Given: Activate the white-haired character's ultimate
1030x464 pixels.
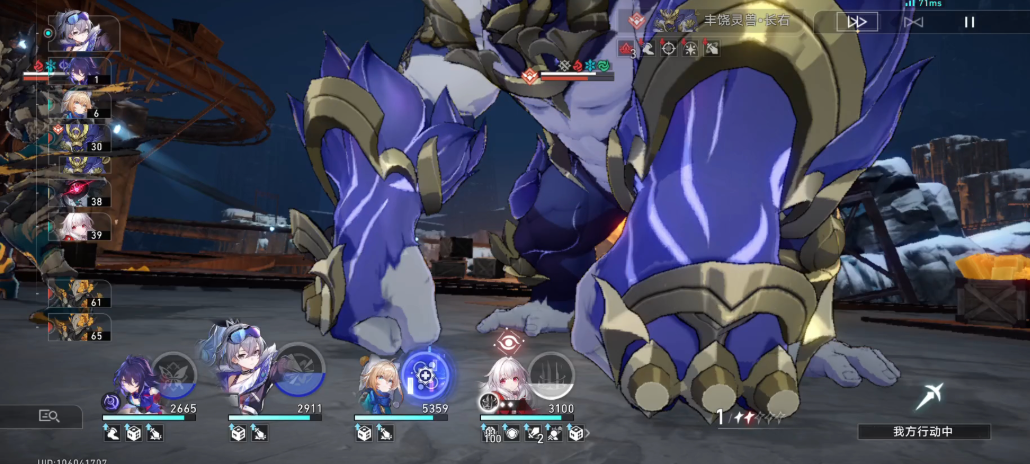Looking at the screenshot, I should 551,374.
